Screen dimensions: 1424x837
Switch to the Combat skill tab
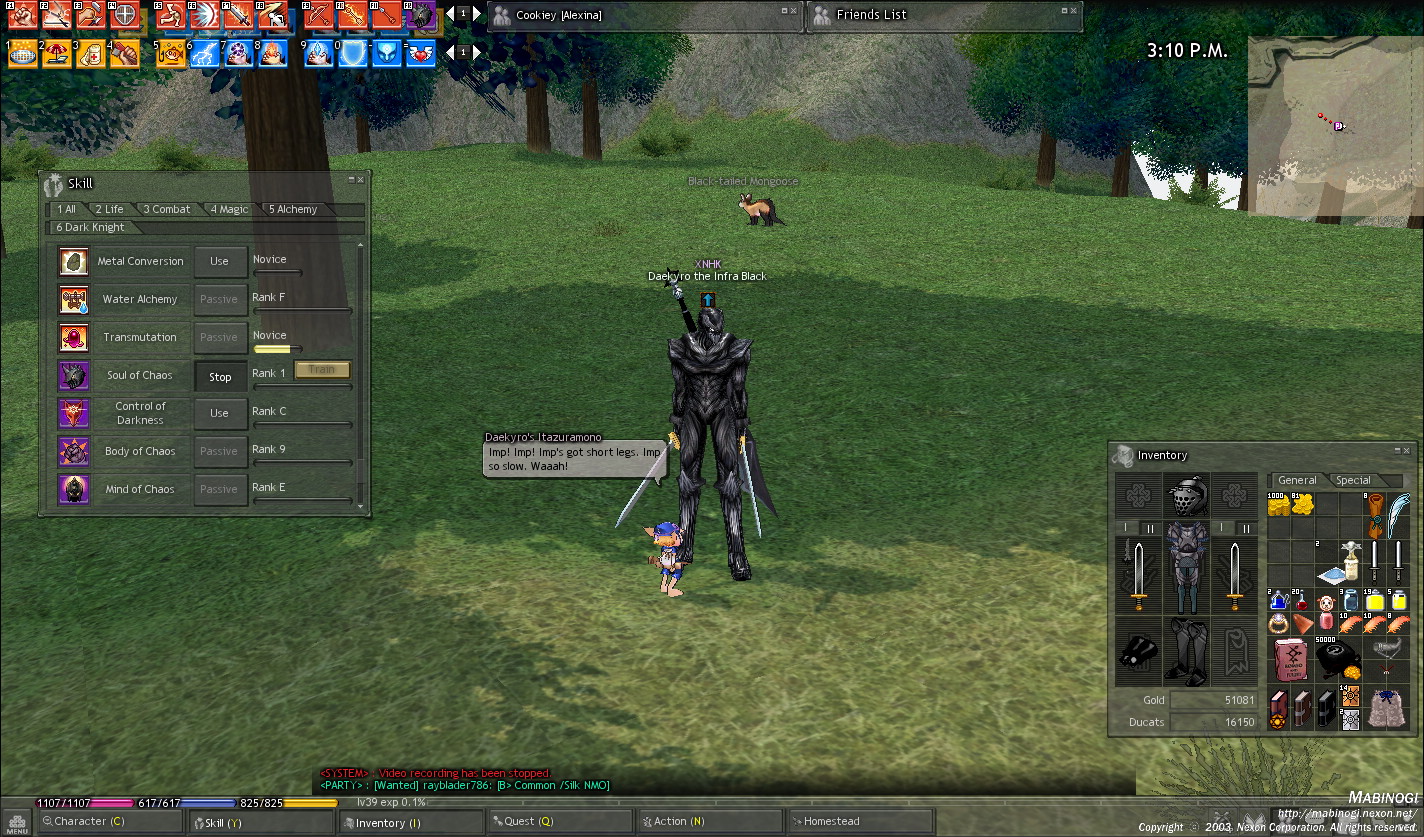click(167, 209)
